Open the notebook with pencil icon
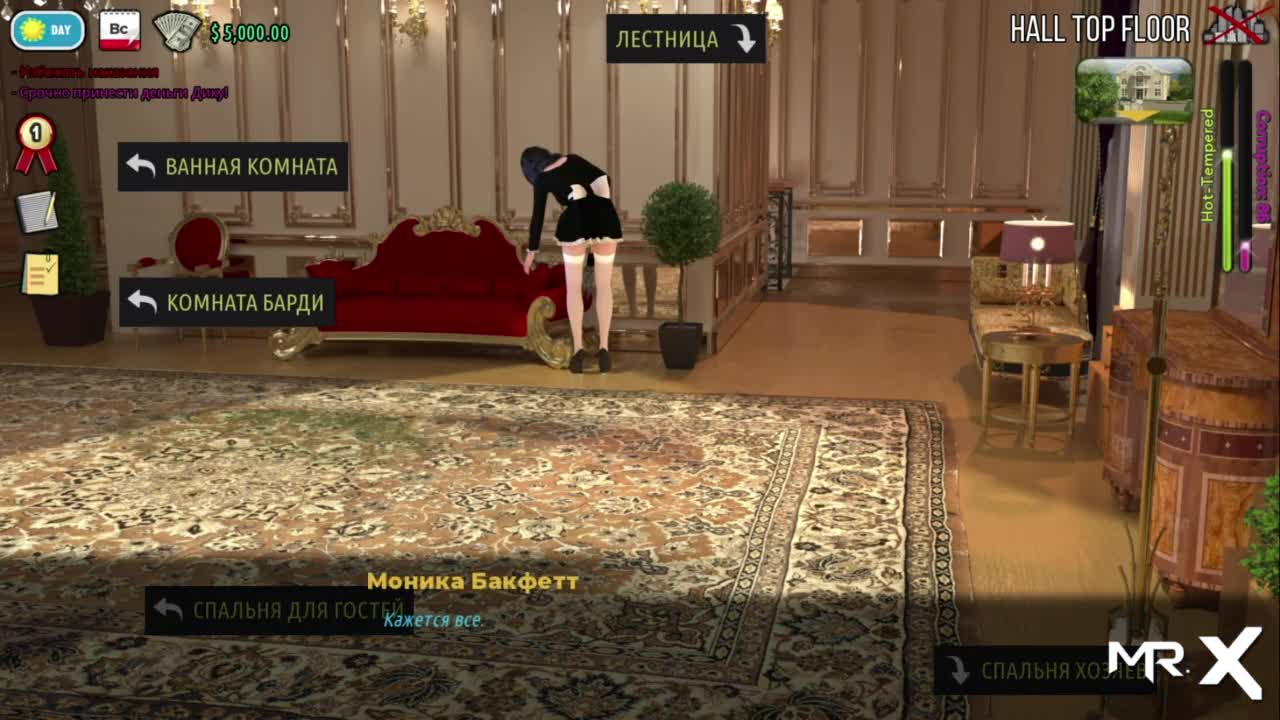The image size is (1280, 720). [38, 211]
